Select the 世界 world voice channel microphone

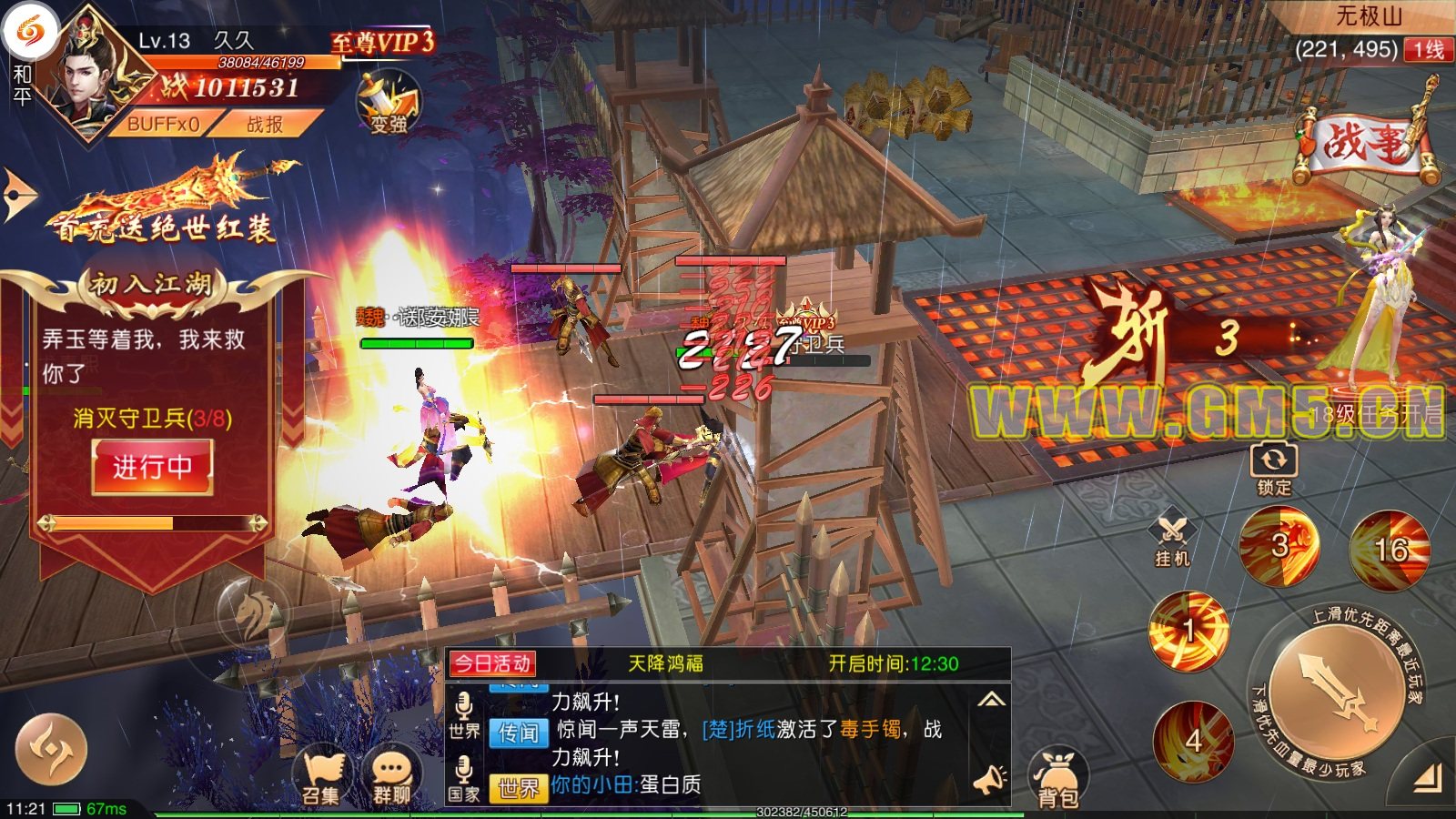pos(464,716)
